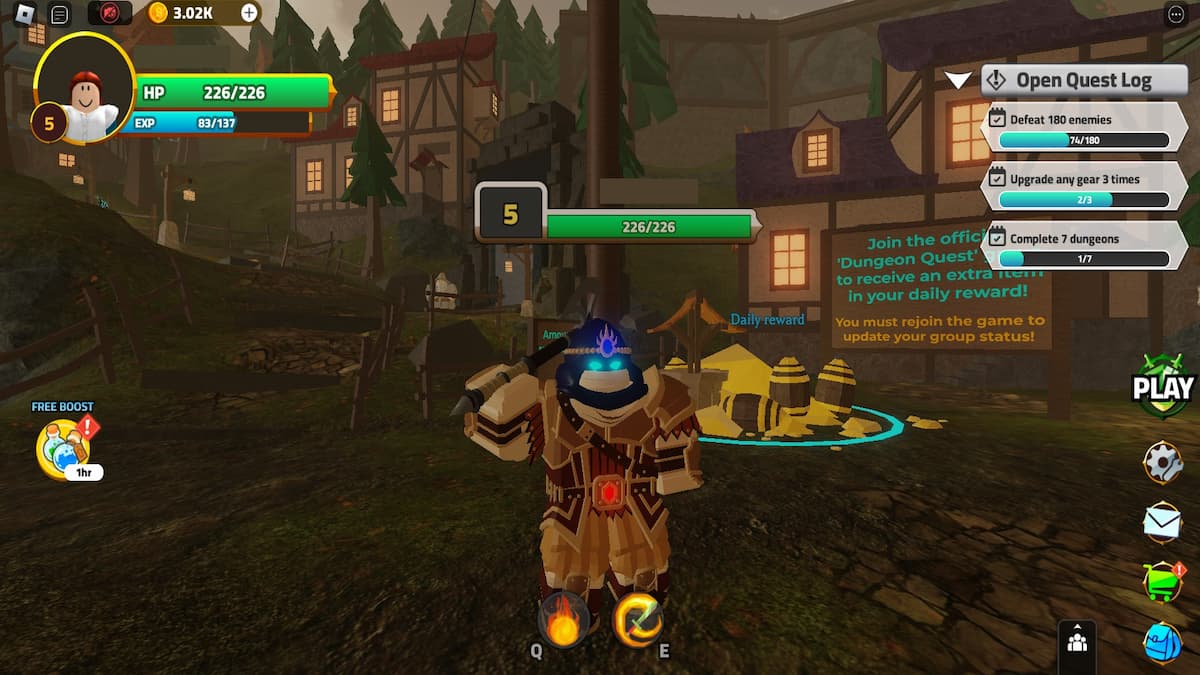Open the Roblox main menu

(x=25, y=14)
